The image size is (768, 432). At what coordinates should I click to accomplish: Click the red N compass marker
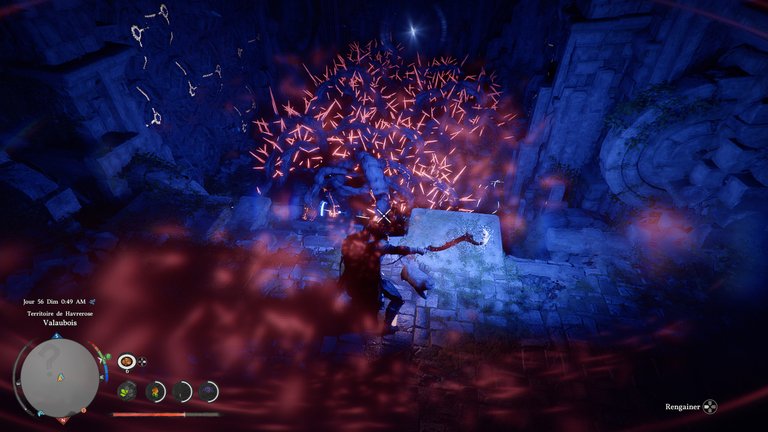64,420
